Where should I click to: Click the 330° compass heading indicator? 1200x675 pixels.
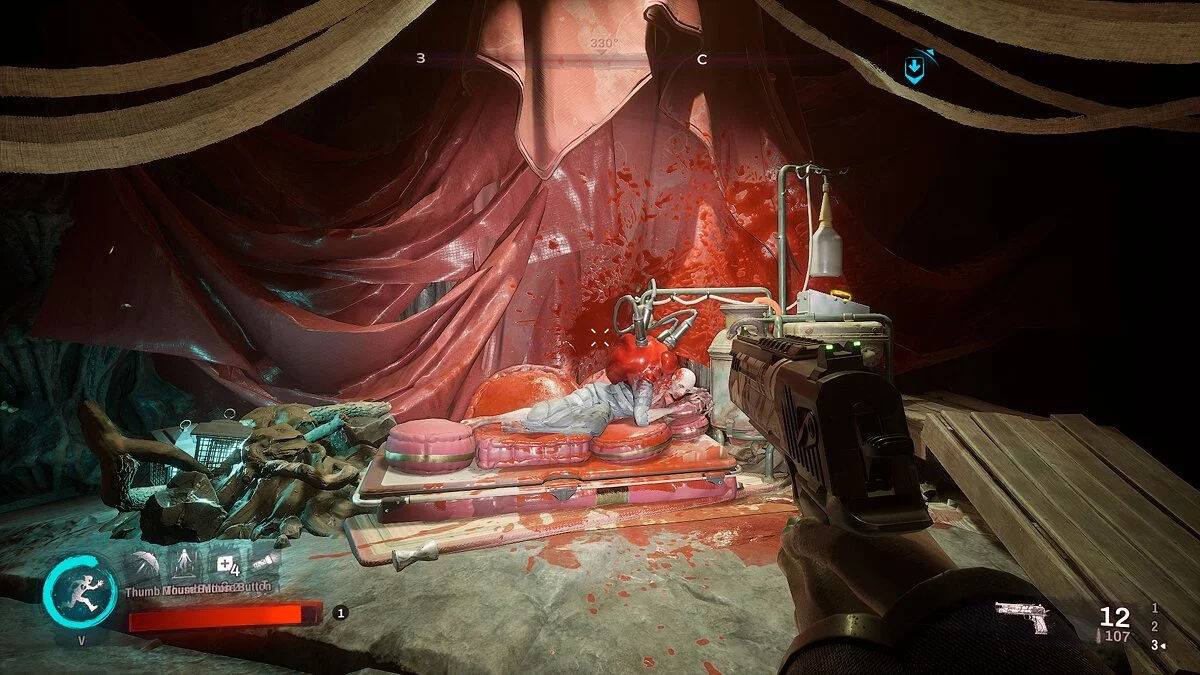[x=602, y=44]
